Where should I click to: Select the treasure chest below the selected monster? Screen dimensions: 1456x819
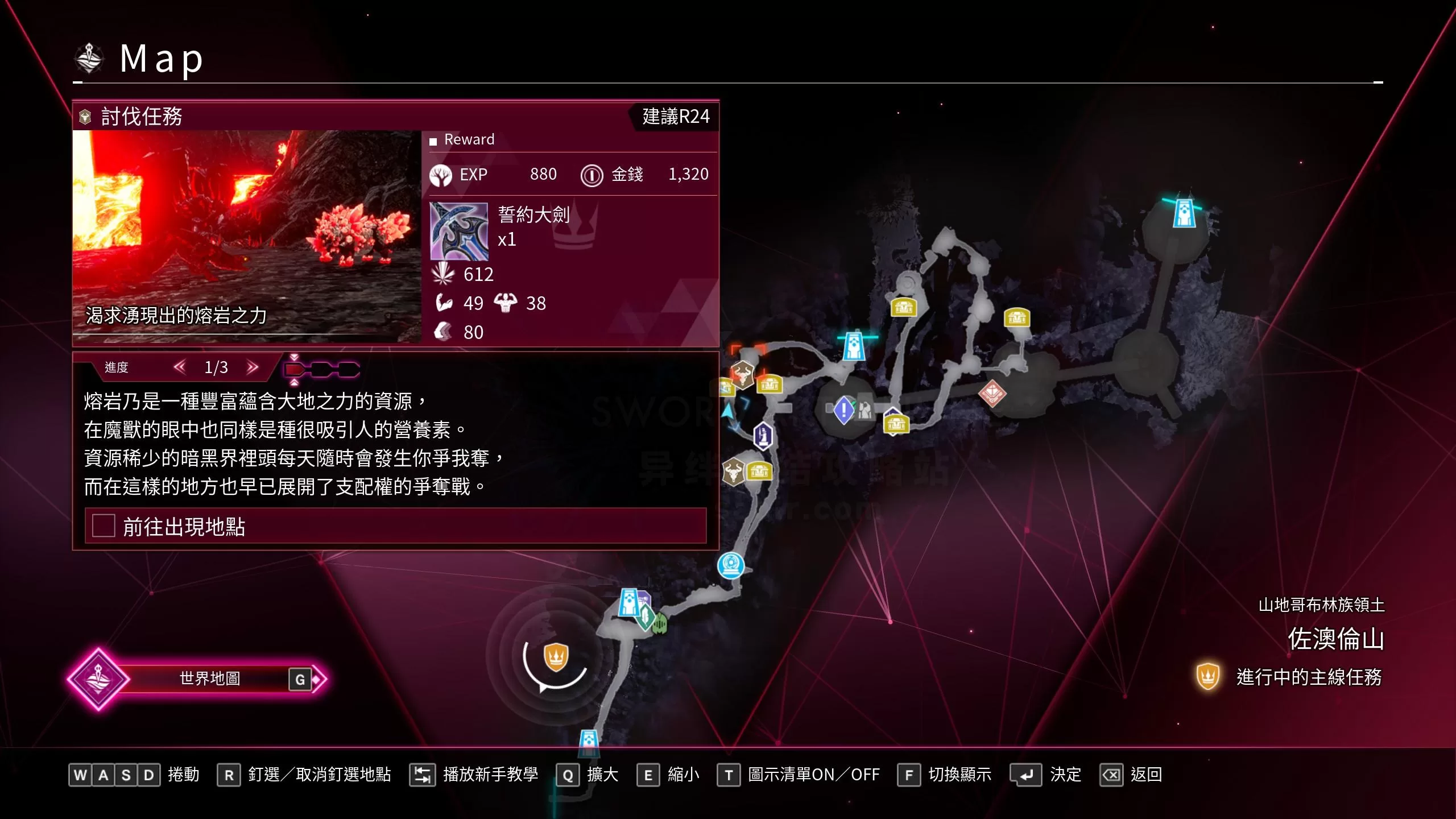point(770,385)
